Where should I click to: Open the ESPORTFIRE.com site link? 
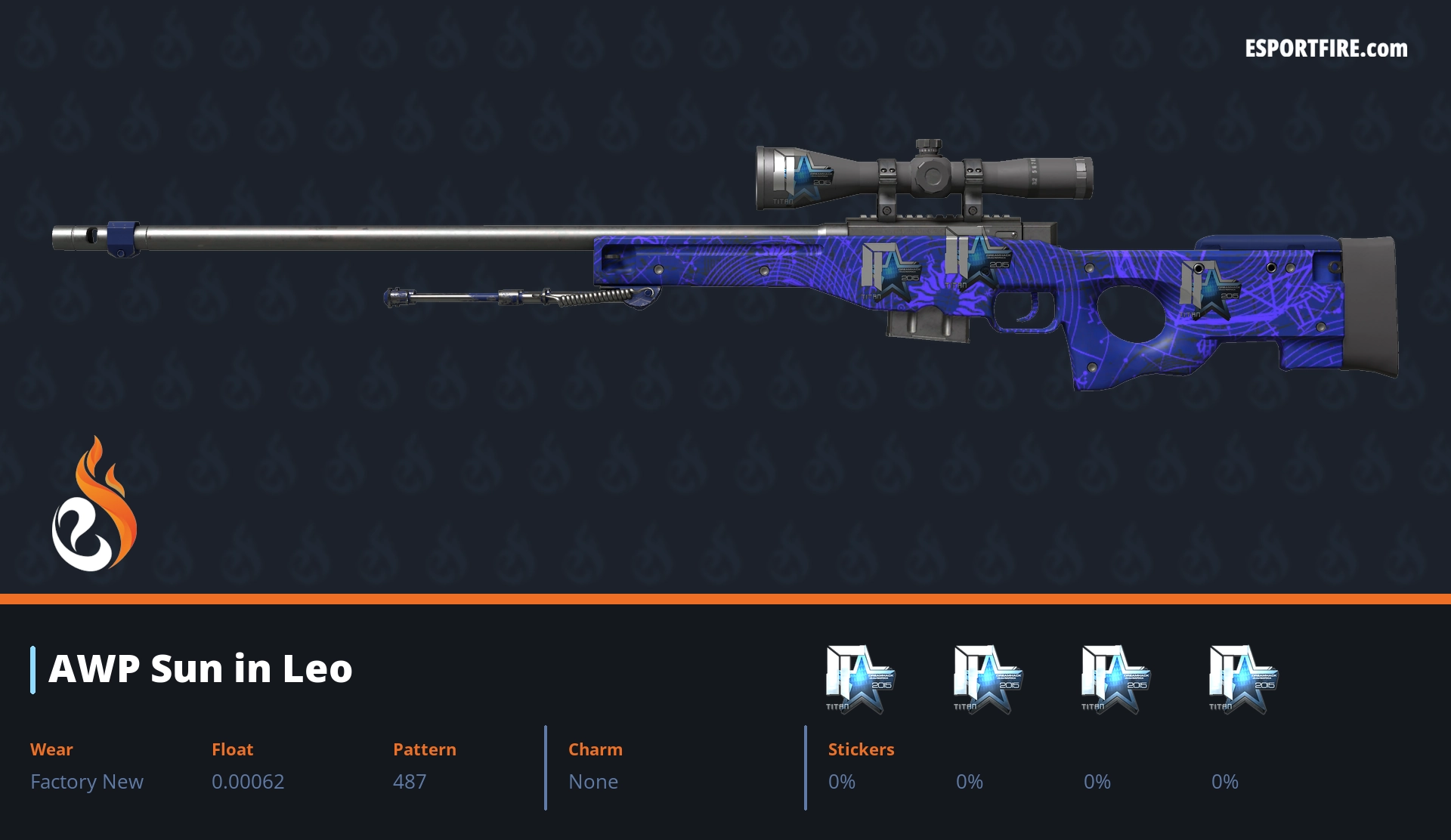click(1326, 49)
